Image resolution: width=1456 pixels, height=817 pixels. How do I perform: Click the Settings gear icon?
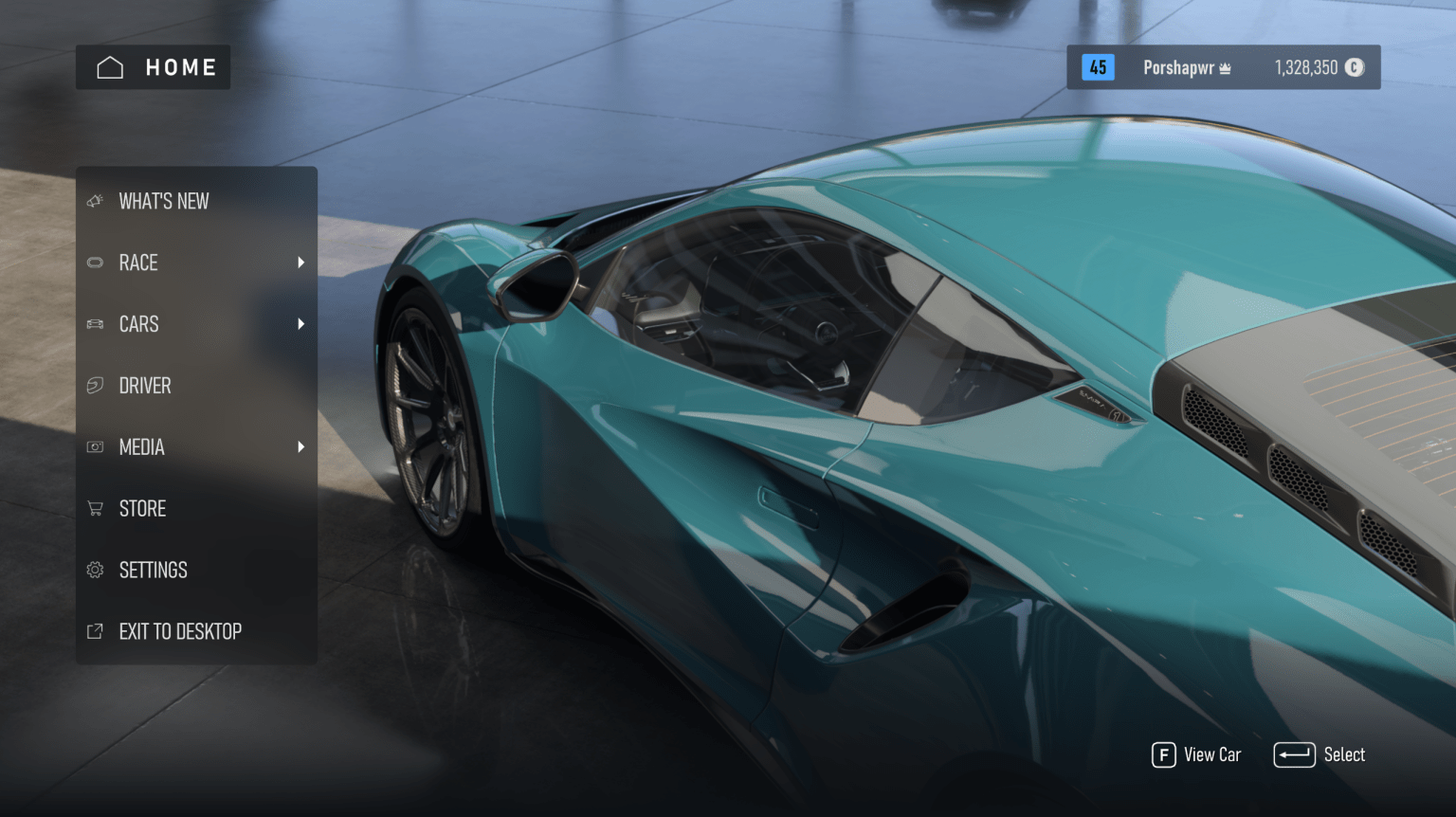coord(95,570)
